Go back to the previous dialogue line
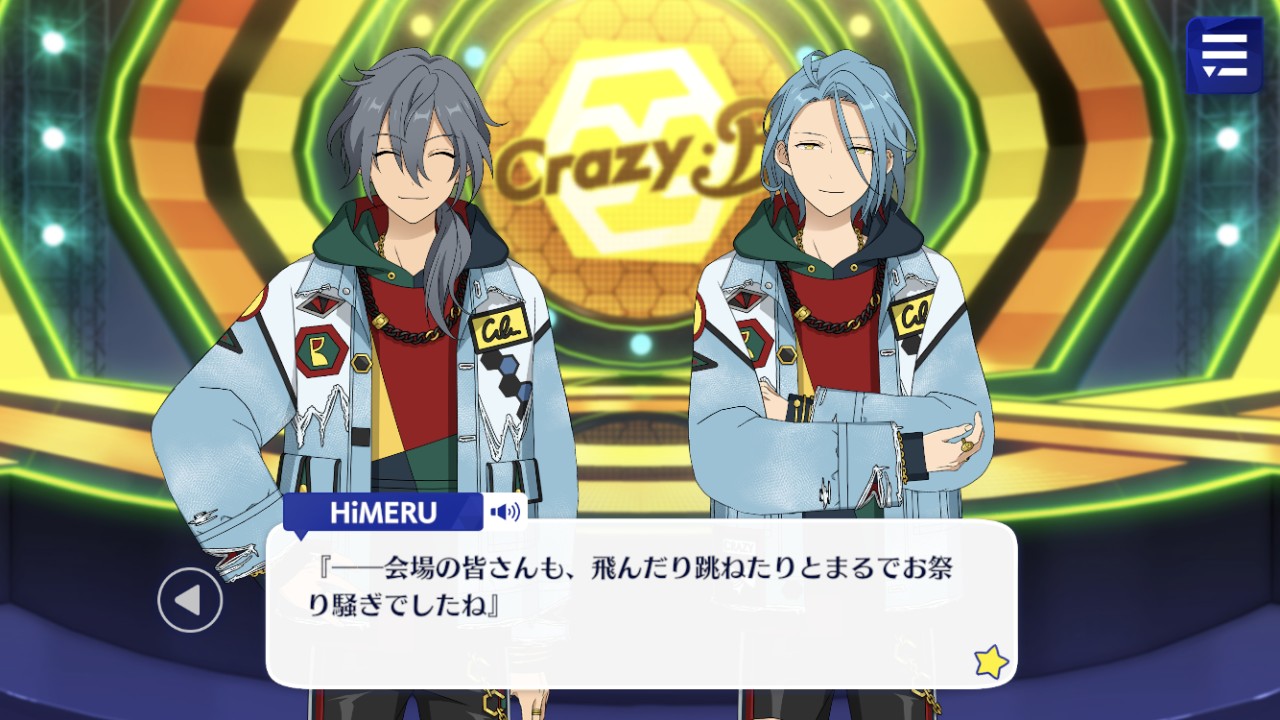The height and width of the screenshot is (720, 1280). click(190, 600)
